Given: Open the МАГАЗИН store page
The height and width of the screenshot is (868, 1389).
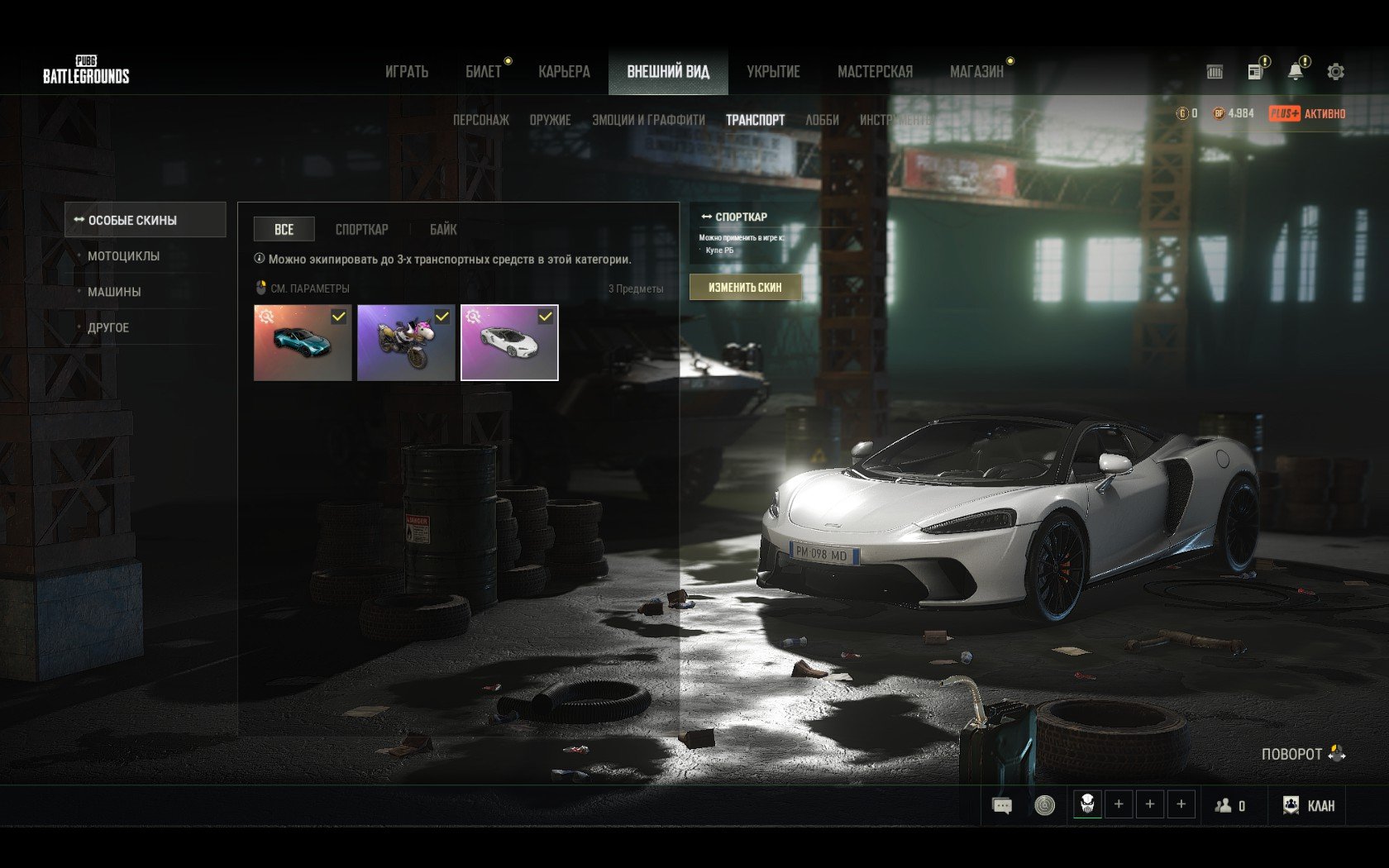Looking at the screenshot, I should coord(976,72).
